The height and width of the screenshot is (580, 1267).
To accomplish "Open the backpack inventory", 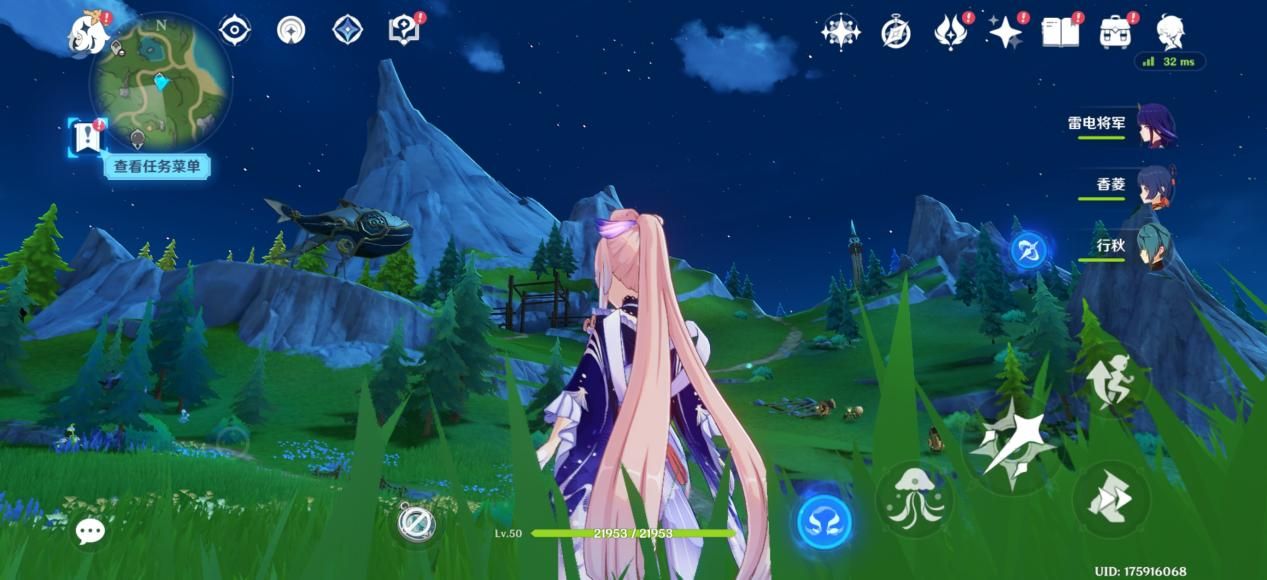I will pos(1115,33).
